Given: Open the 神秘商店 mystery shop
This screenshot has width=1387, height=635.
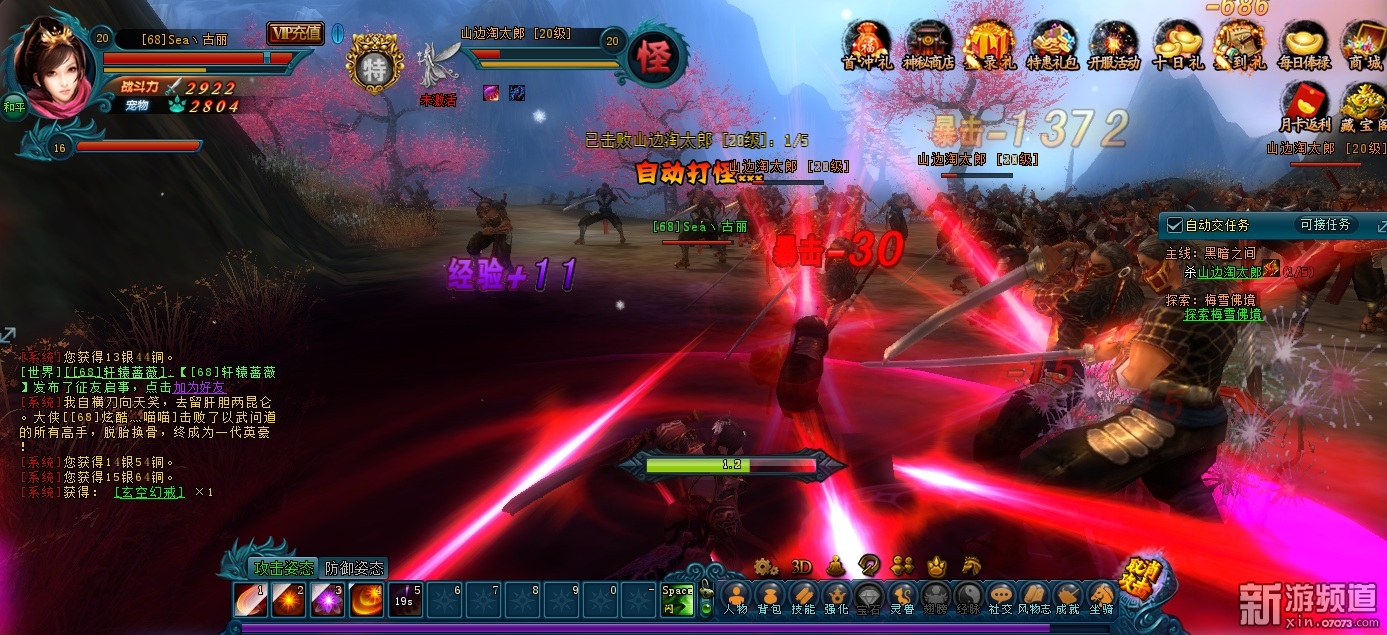Looking at the screenshot, I should (x=928, y=45).
